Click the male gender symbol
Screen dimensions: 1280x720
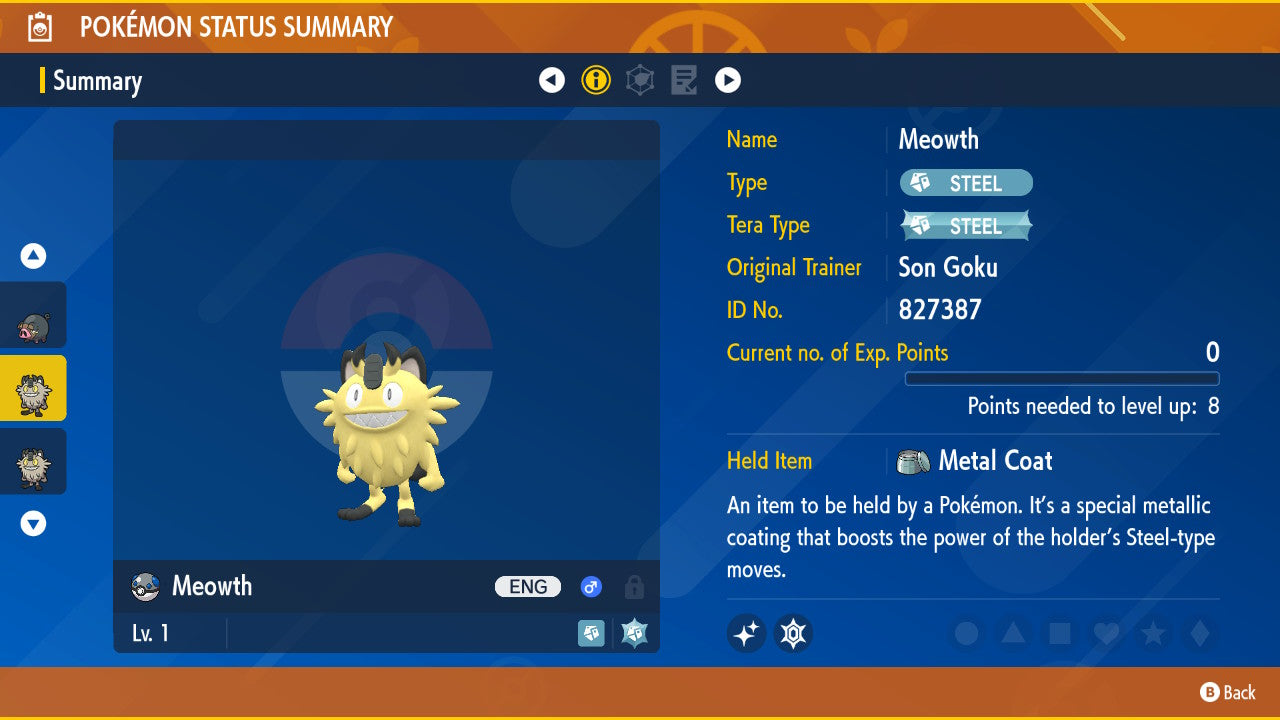click(x=591, y=587)
